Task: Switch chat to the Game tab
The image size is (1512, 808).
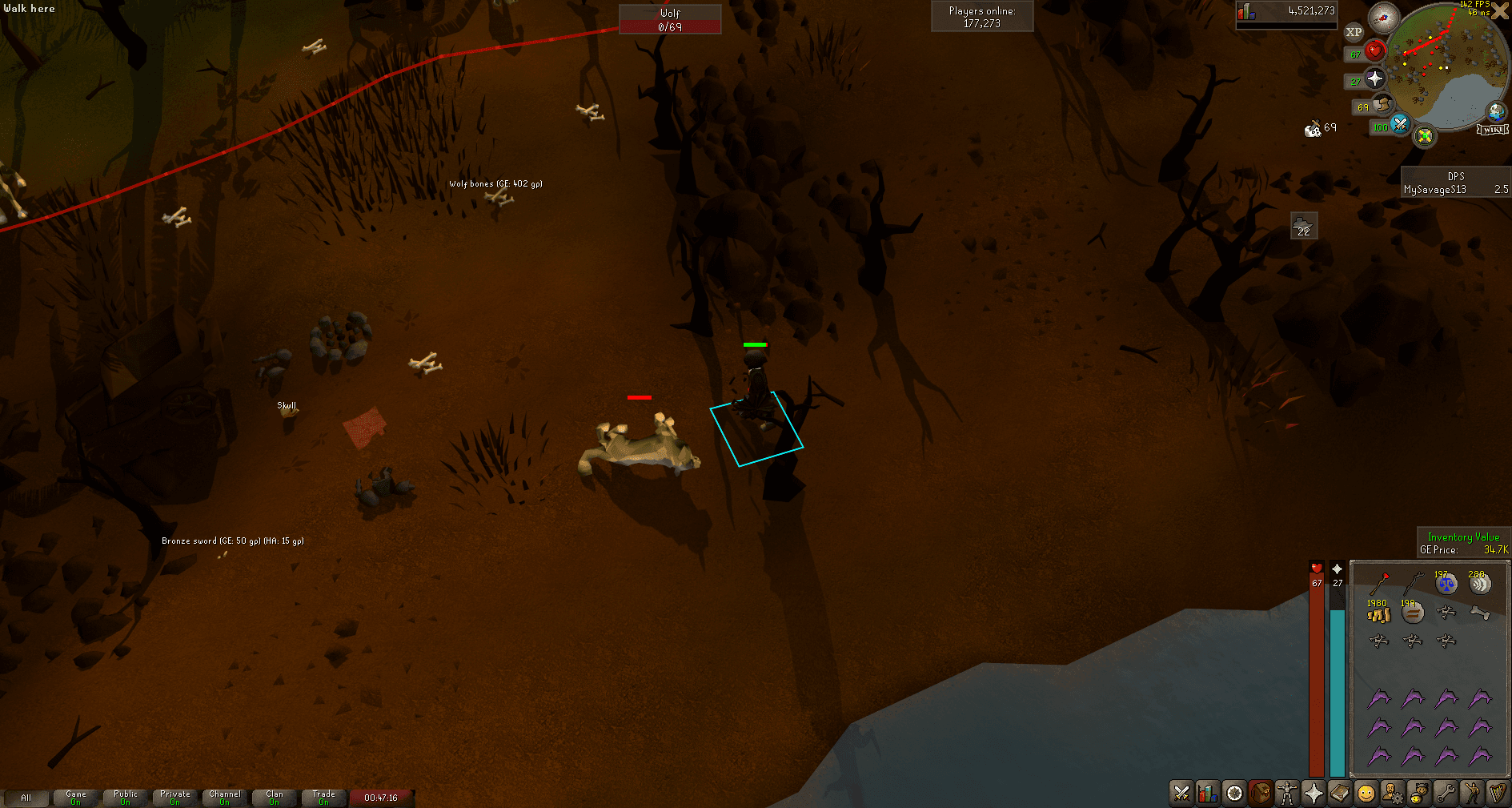Action: (75, 797)
